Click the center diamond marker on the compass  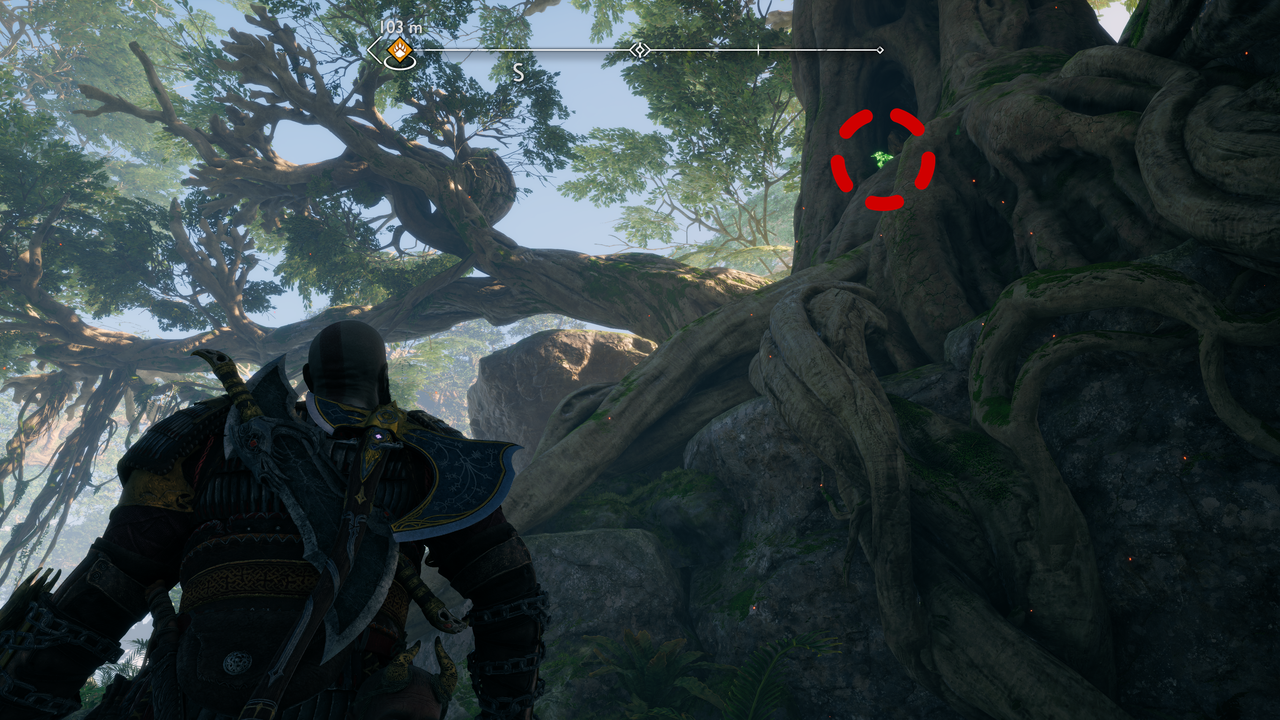pos(640,50)
